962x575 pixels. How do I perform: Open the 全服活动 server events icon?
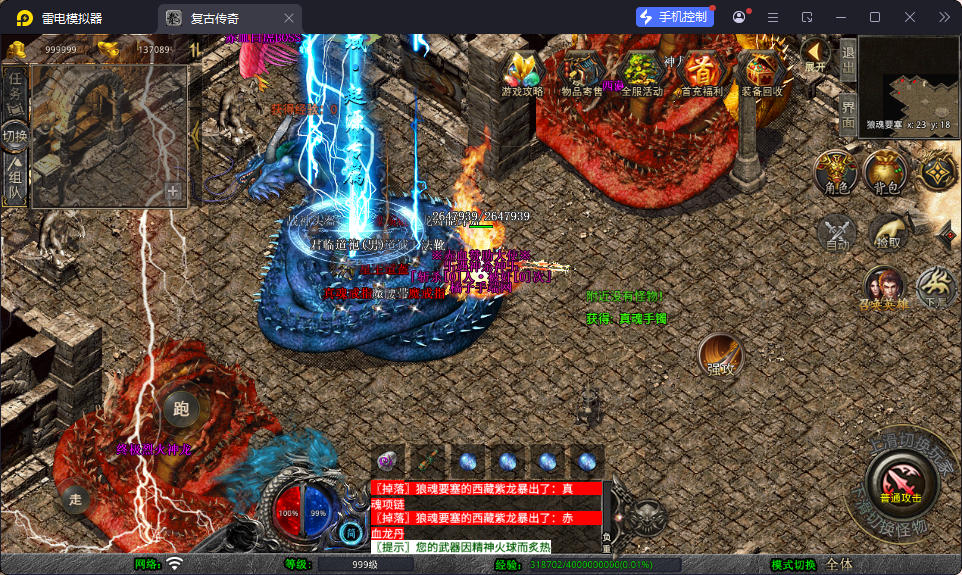tap(640, 72)
